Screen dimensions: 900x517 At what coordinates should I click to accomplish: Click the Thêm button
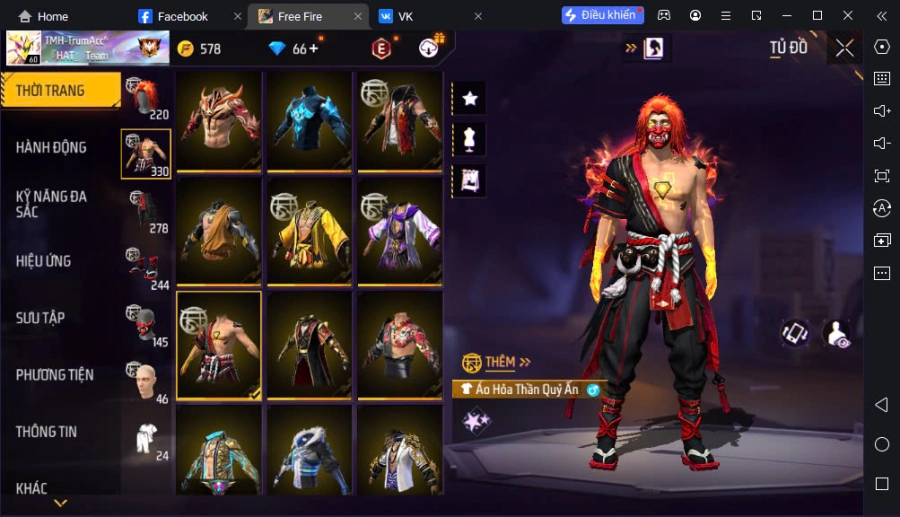498,362
